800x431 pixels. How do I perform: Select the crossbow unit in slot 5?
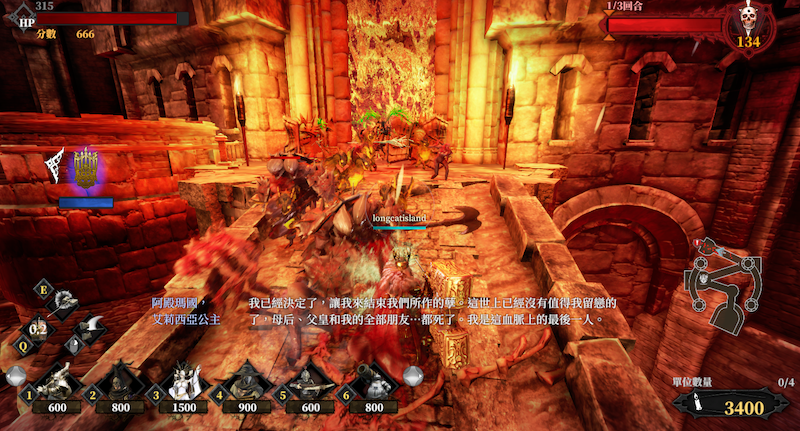(308, 383)
